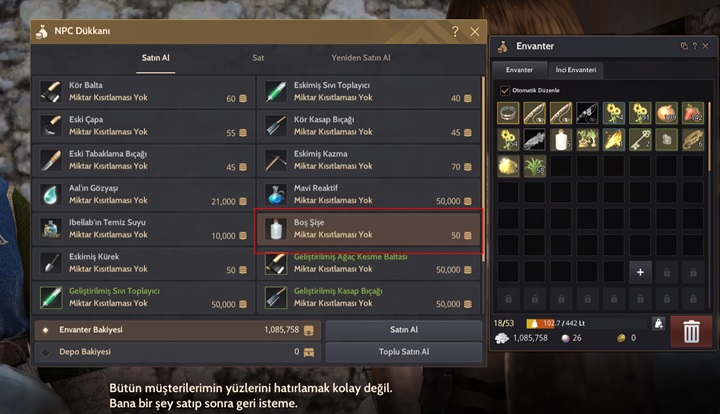Click the Satın Al purchase button

pyautogui.click(x=404, y=329)
